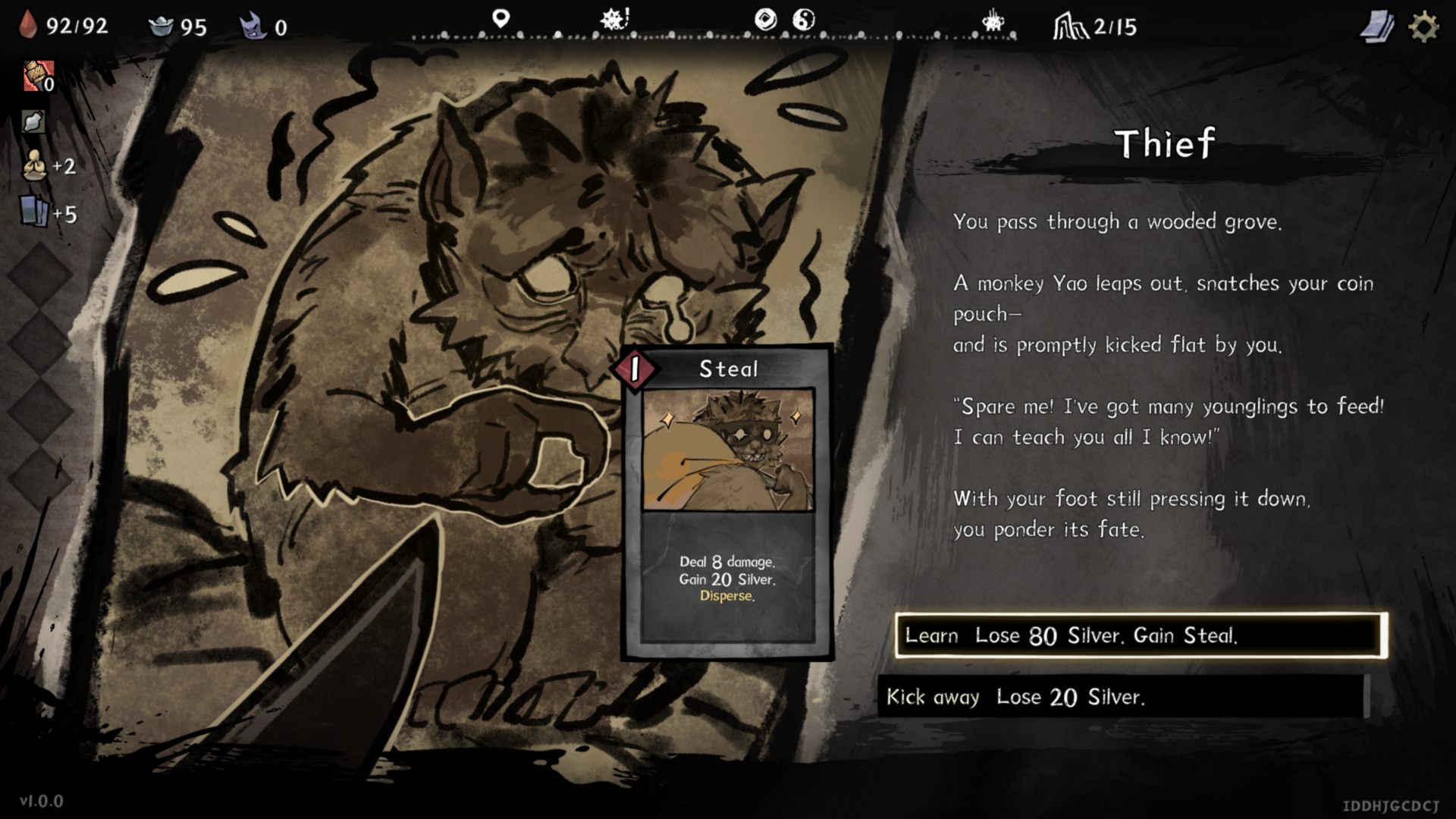Choose Learn to gain the Steal card
Screen dimensions: 1456x819
(x=1141, y=635)
